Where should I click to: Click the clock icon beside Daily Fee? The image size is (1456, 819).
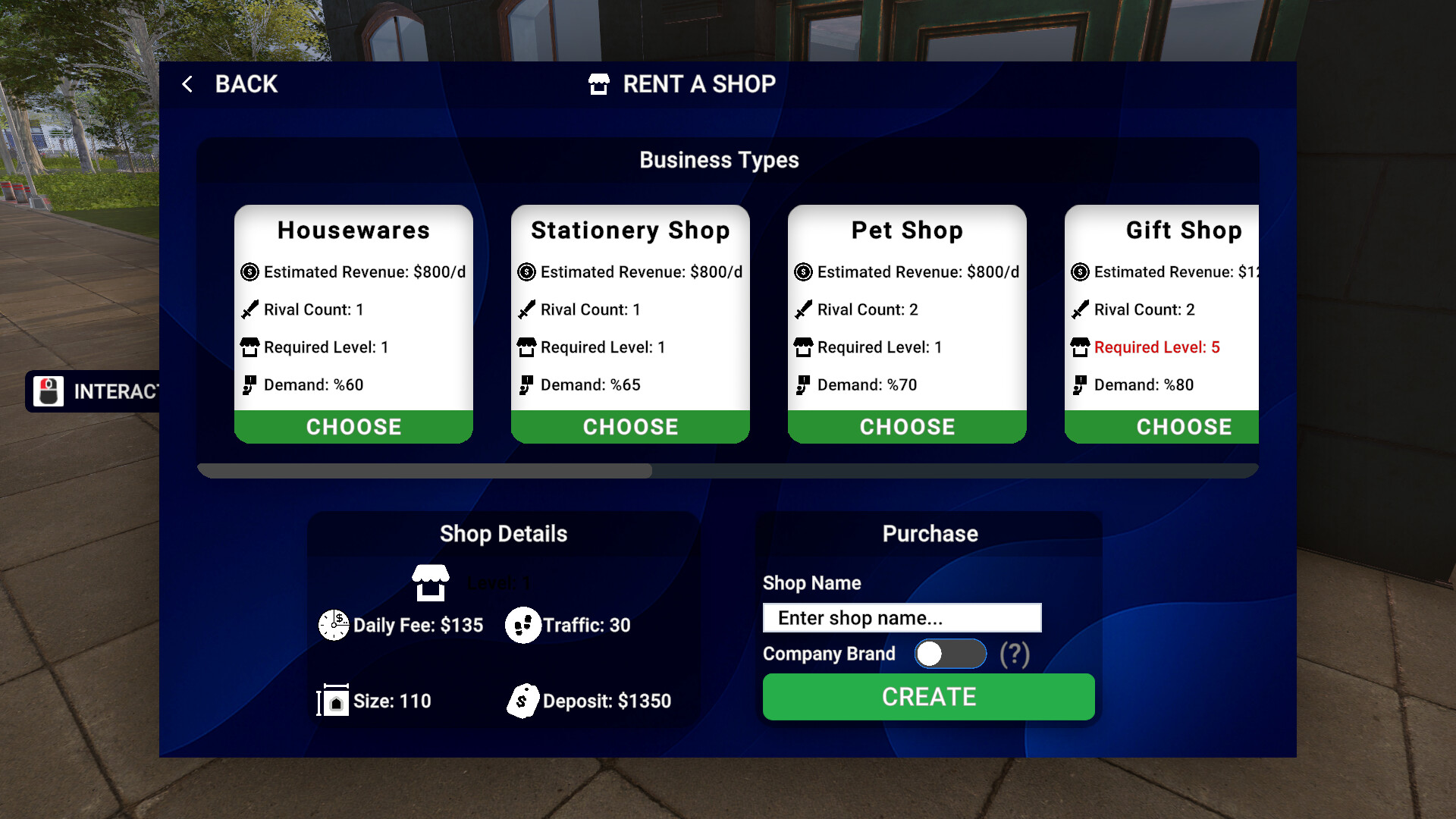[x=333, y=625]
